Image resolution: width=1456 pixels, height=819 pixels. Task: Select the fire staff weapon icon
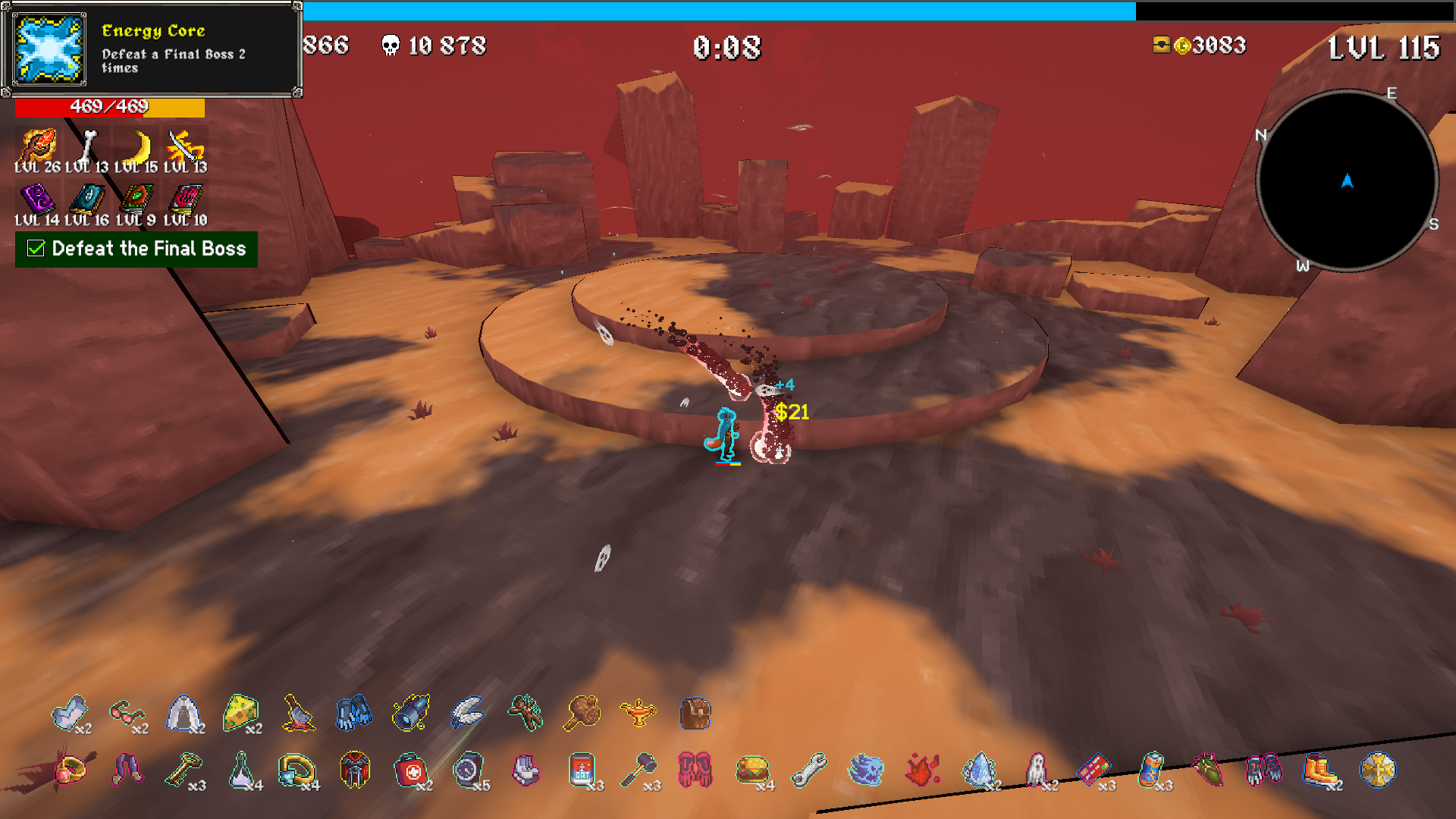coord(36,147)
